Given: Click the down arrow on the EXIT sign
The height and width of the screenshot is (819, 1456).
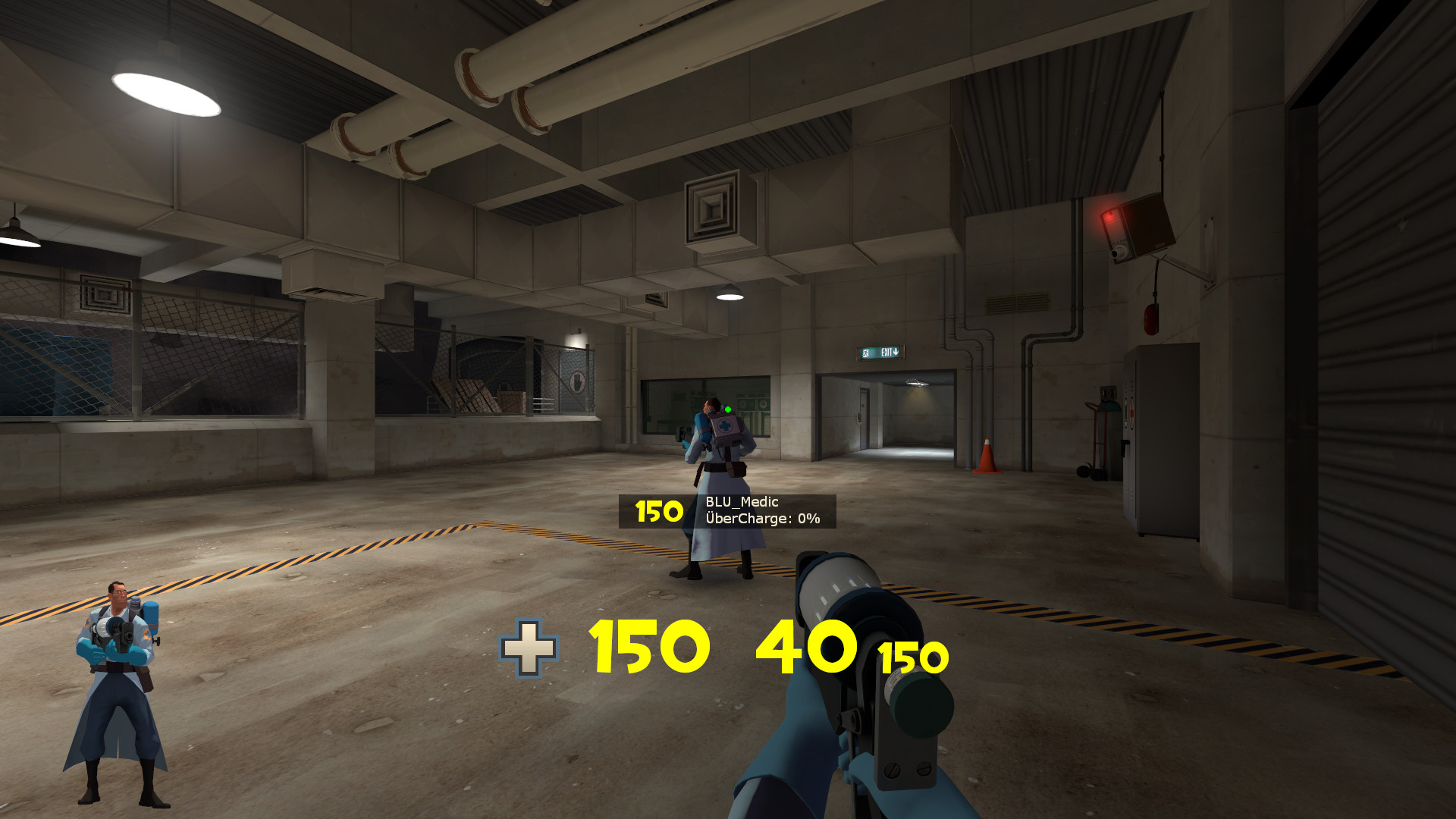Looking at the screenshot, I should 896,353.
